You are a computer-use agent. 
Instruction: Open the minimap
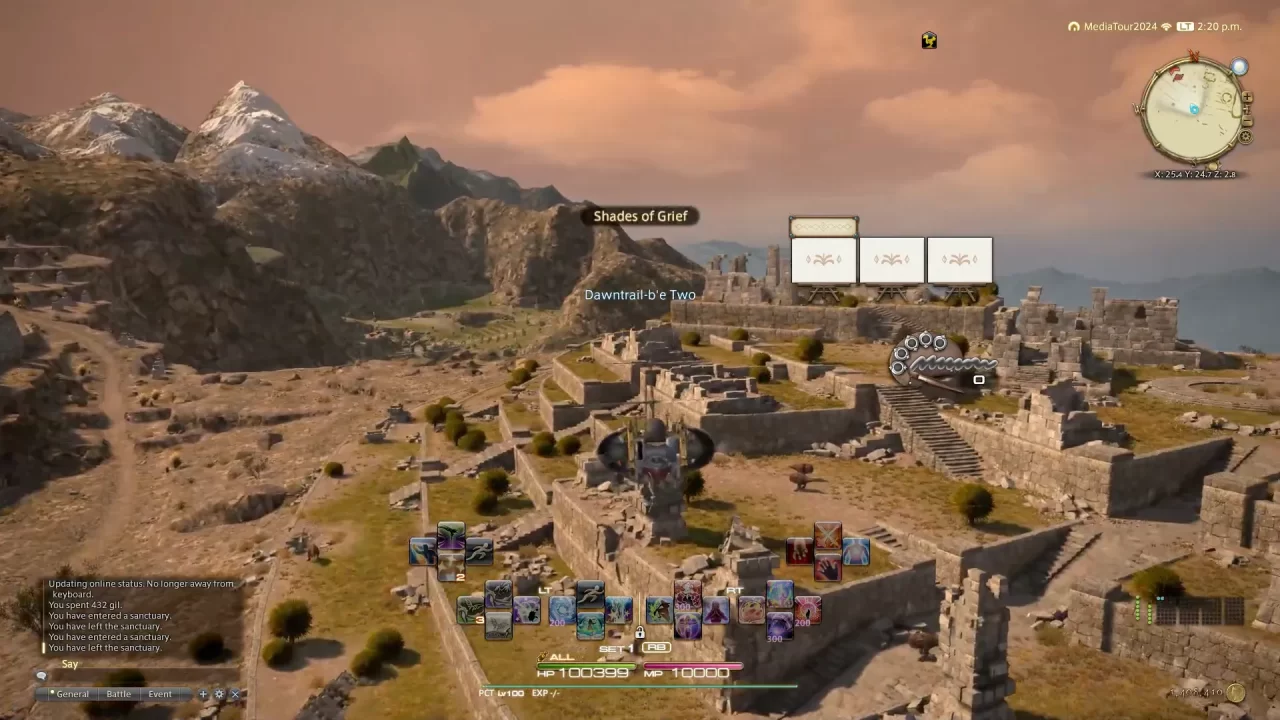[1192, 110]
